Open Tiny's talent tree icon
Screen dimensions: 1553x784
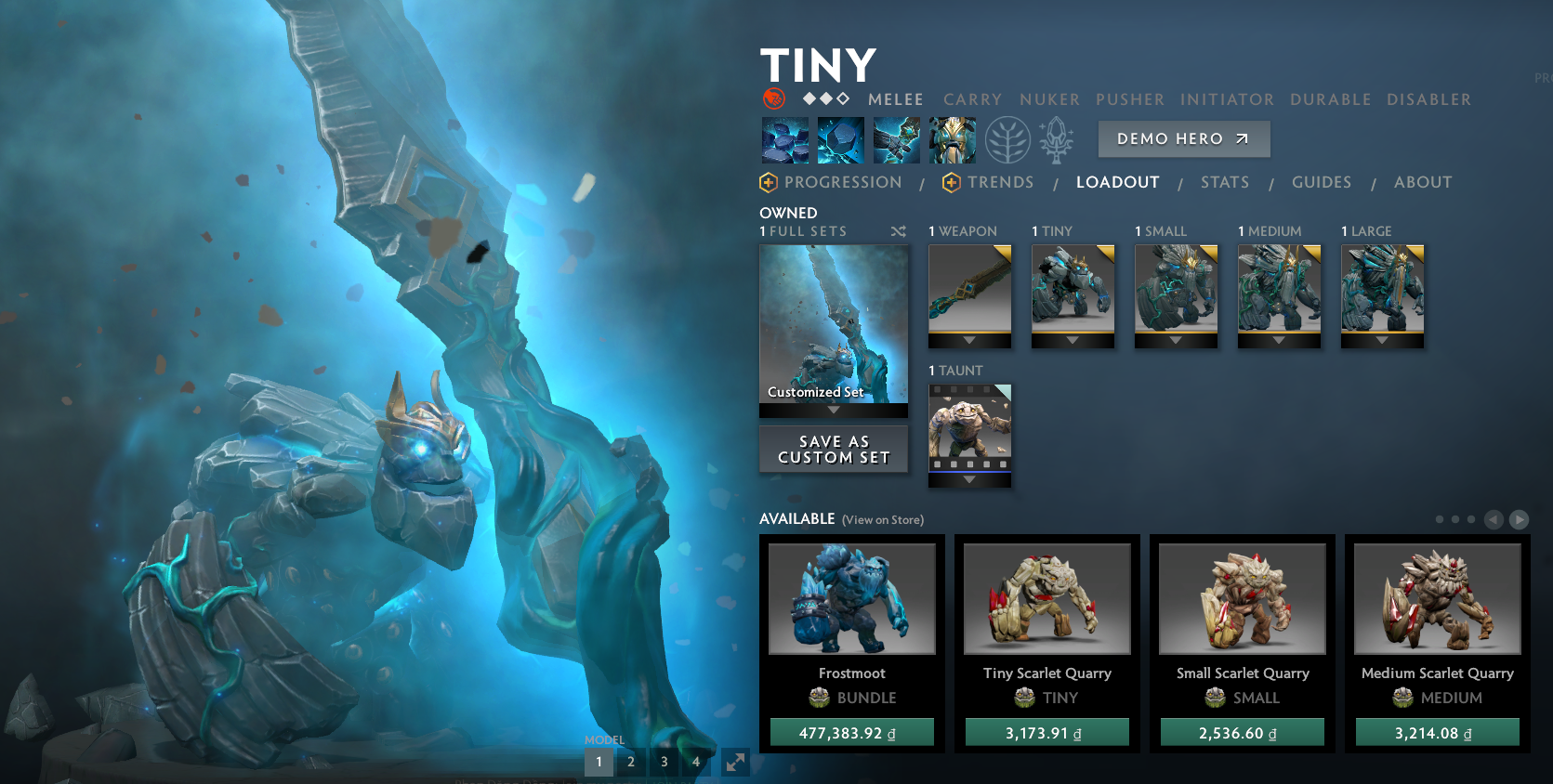(1009, 139)
